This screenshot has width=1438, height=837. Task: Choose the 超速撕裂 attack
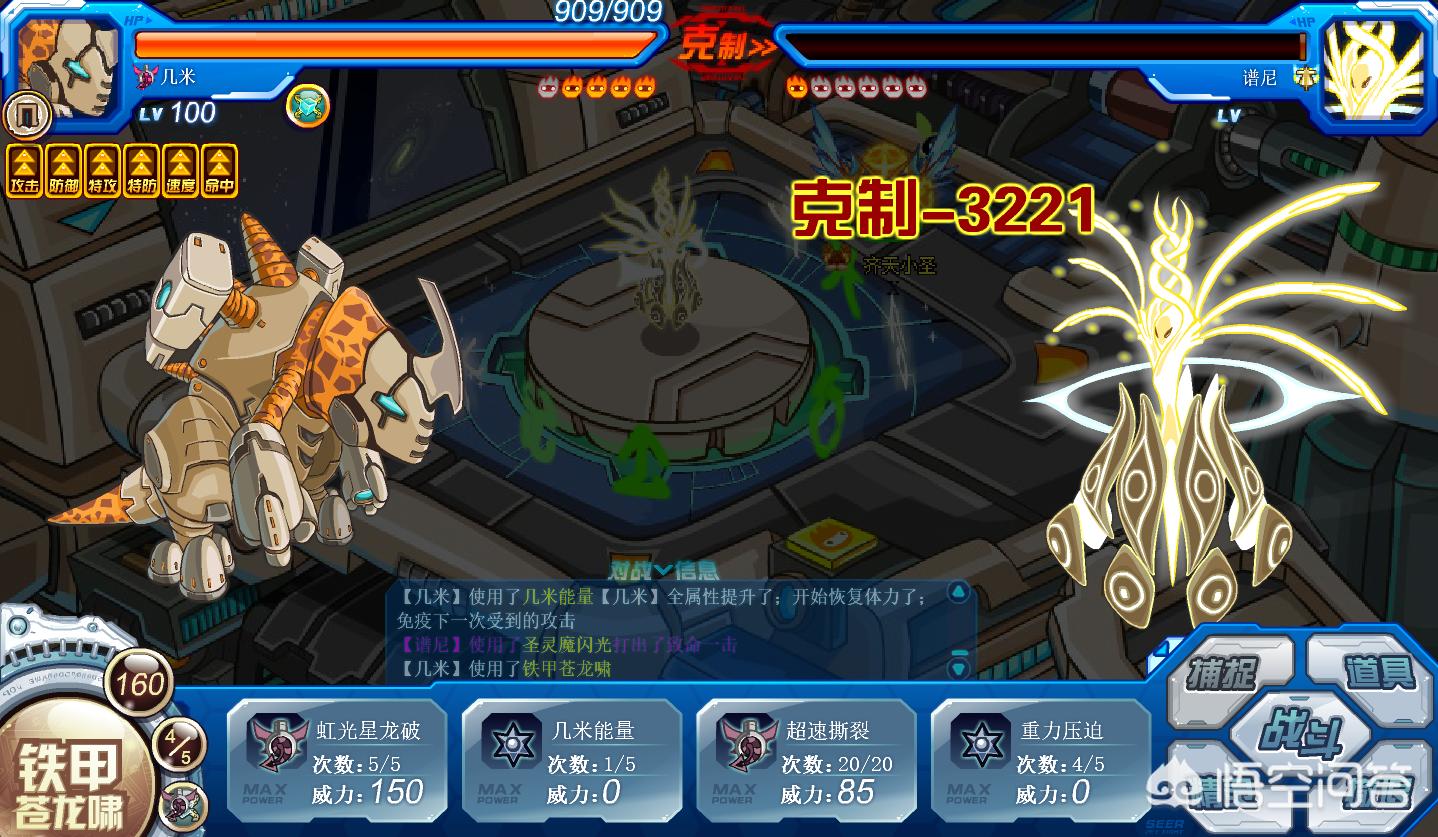point(806,762)
